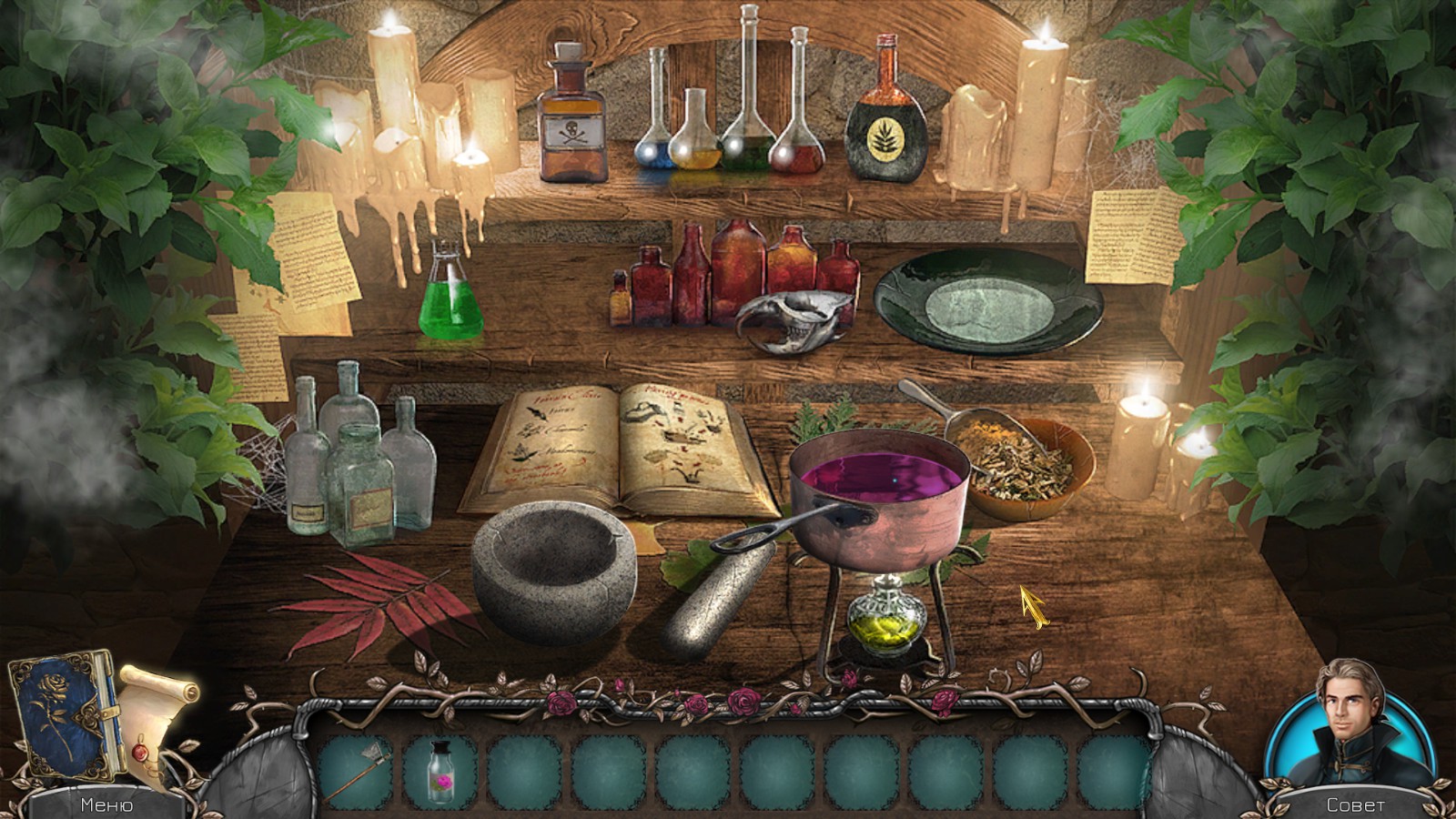Open the Меню button
Image resolution: width=1456 pixels, height=819 pixels.
106,804
